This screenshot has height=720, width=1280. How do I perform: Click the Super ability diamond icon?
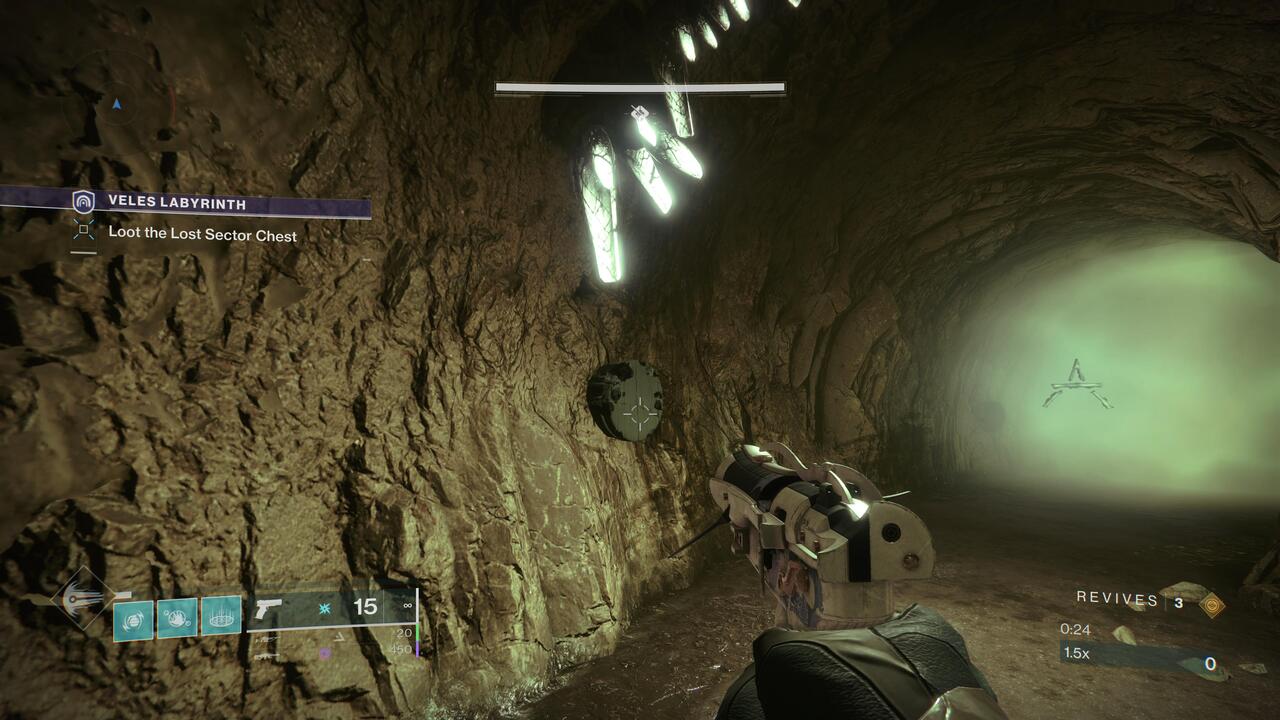pos(75,600)
